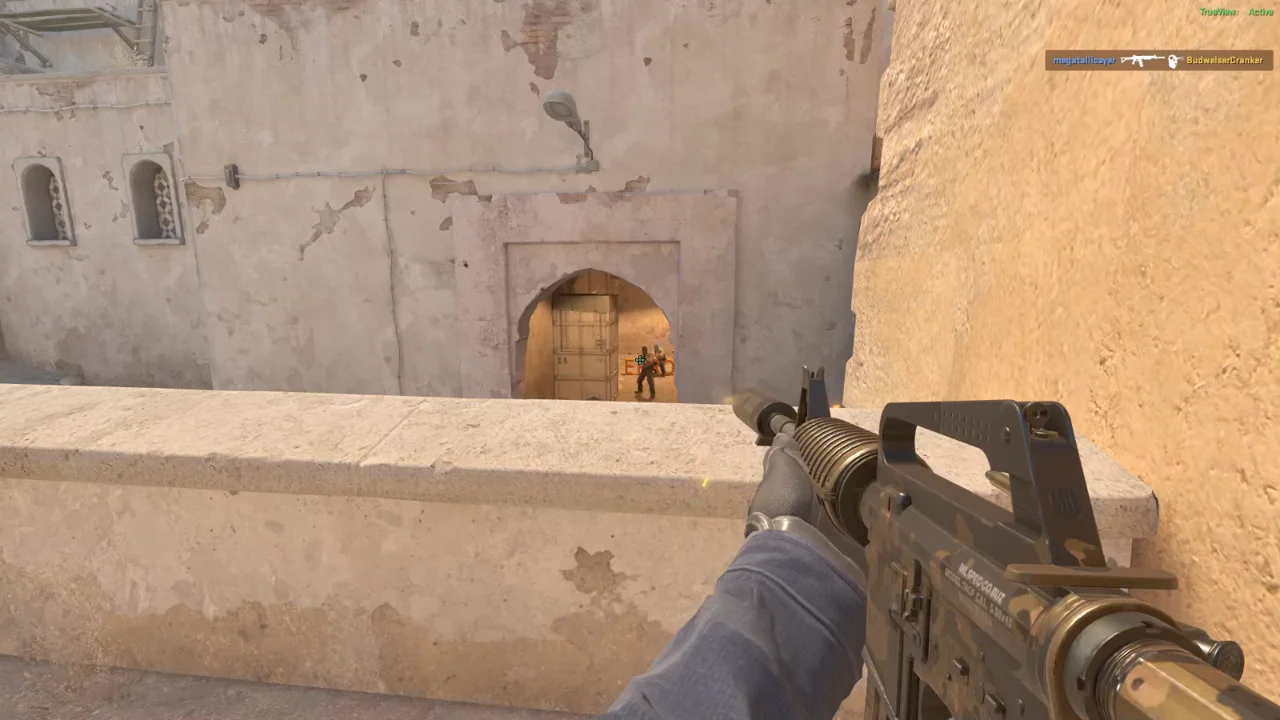
Task: Select the crosshair at screen center
Action: pyautogui.click(x=639, y=359)
